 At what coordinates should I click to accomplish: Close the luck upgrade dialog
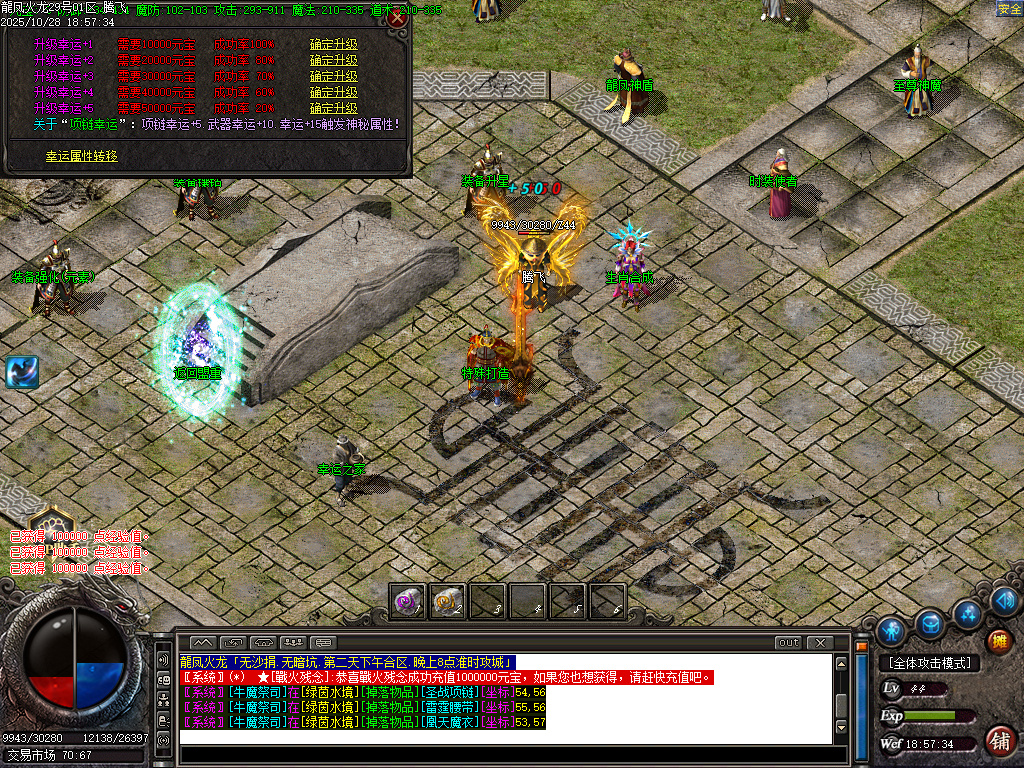(397, 18)
